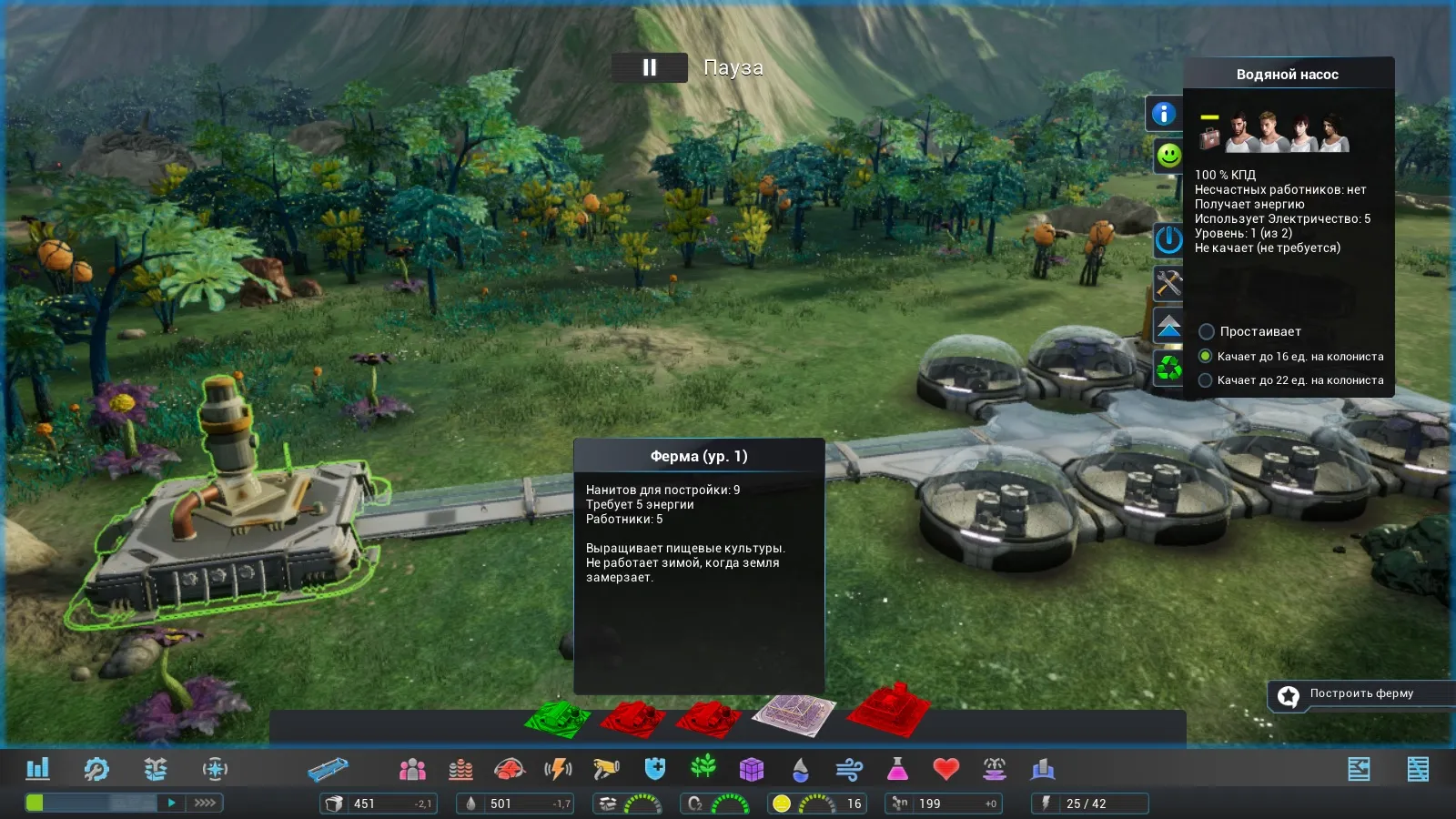Open the water pump info tab
Screen dimensions: 1456x819
(x=1163, y=114)
